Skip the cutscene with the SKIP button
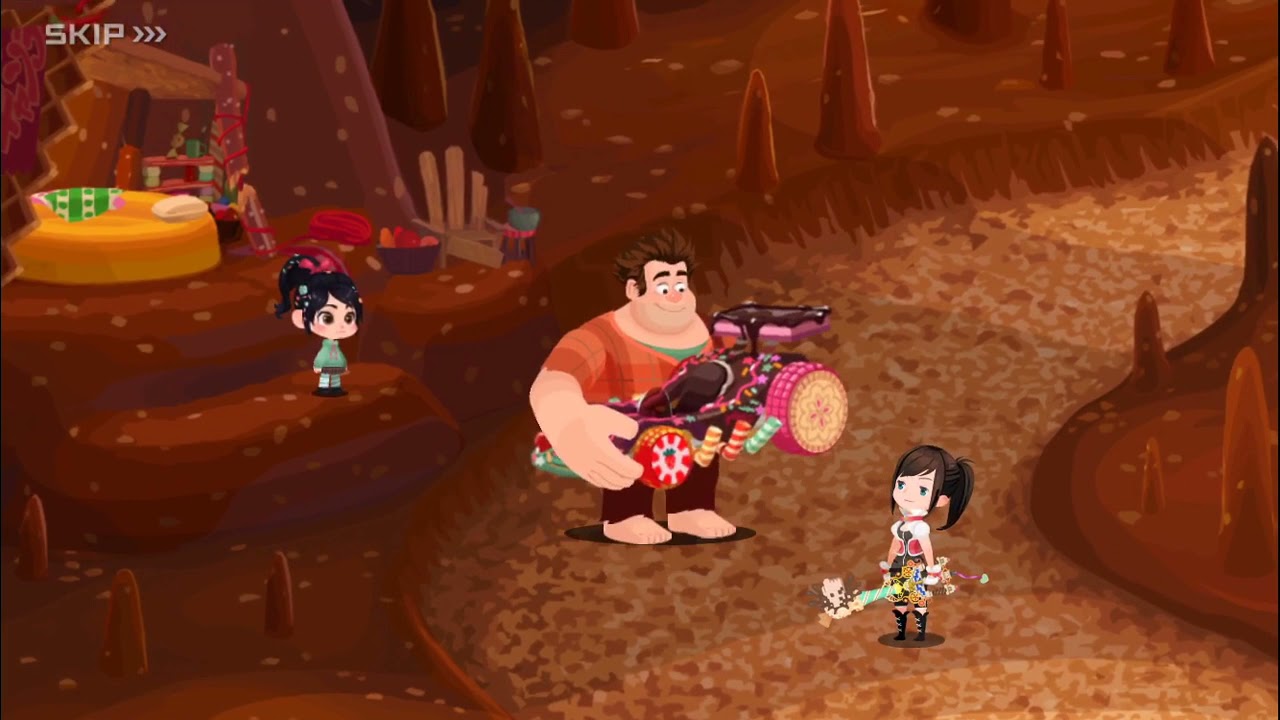Viewport: 1280px width, 720px height. (105, 35)
